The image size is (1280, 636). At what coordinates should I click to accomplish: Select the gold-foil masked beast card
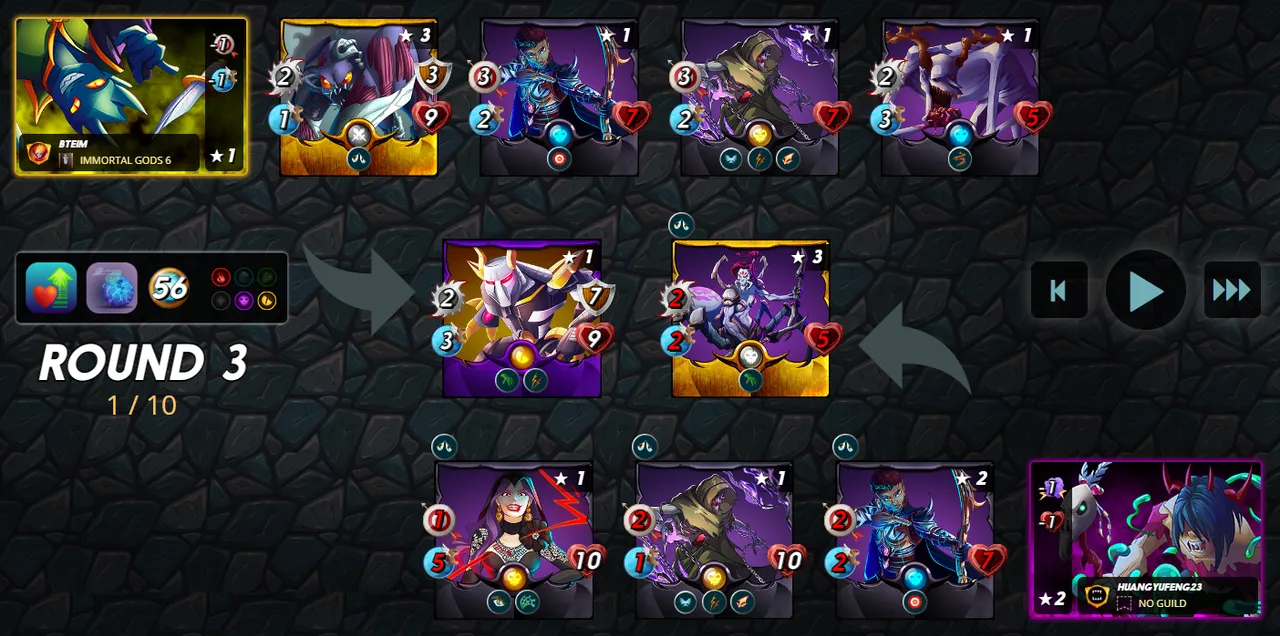coord(358,96)
